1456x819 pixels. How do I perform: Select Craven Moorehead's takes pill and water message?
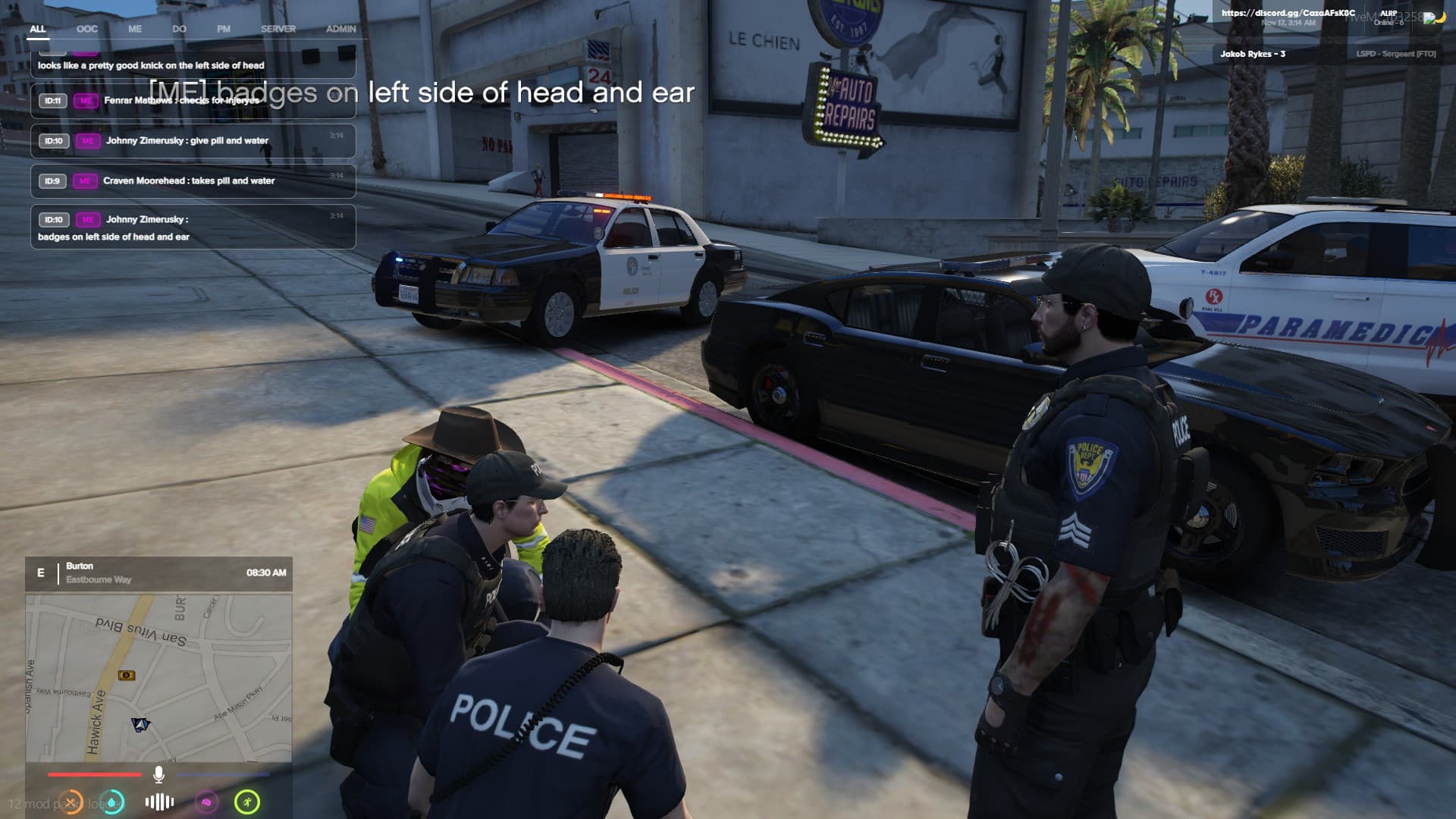(193, 180)
